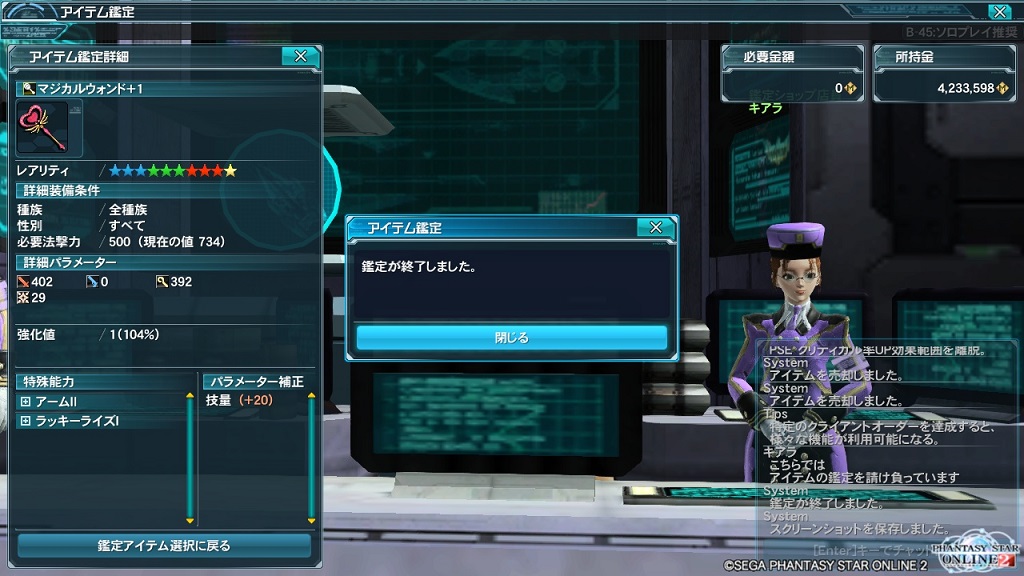Expand the ラッキーライズI special ability entry

25,421
